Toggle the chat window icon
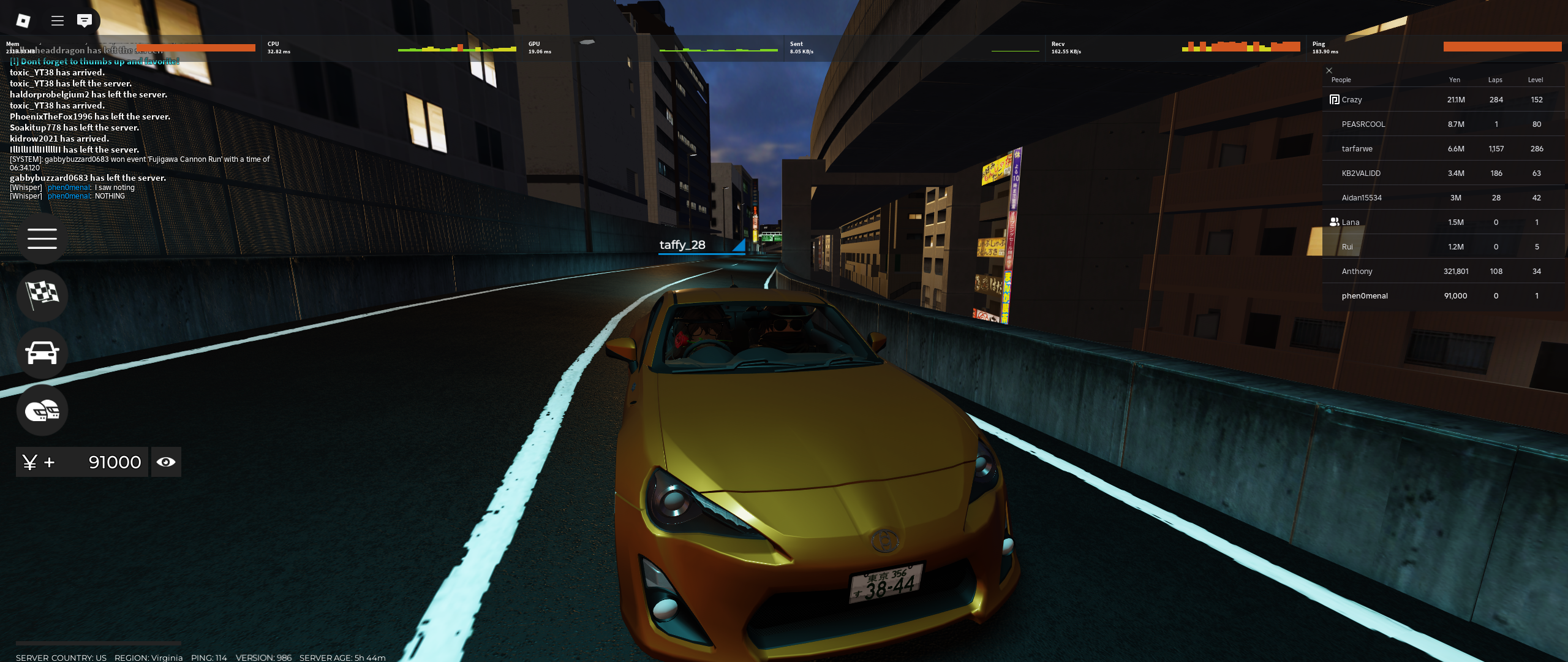This screenshot has height=662, width=1568. (x=85, y=21)
